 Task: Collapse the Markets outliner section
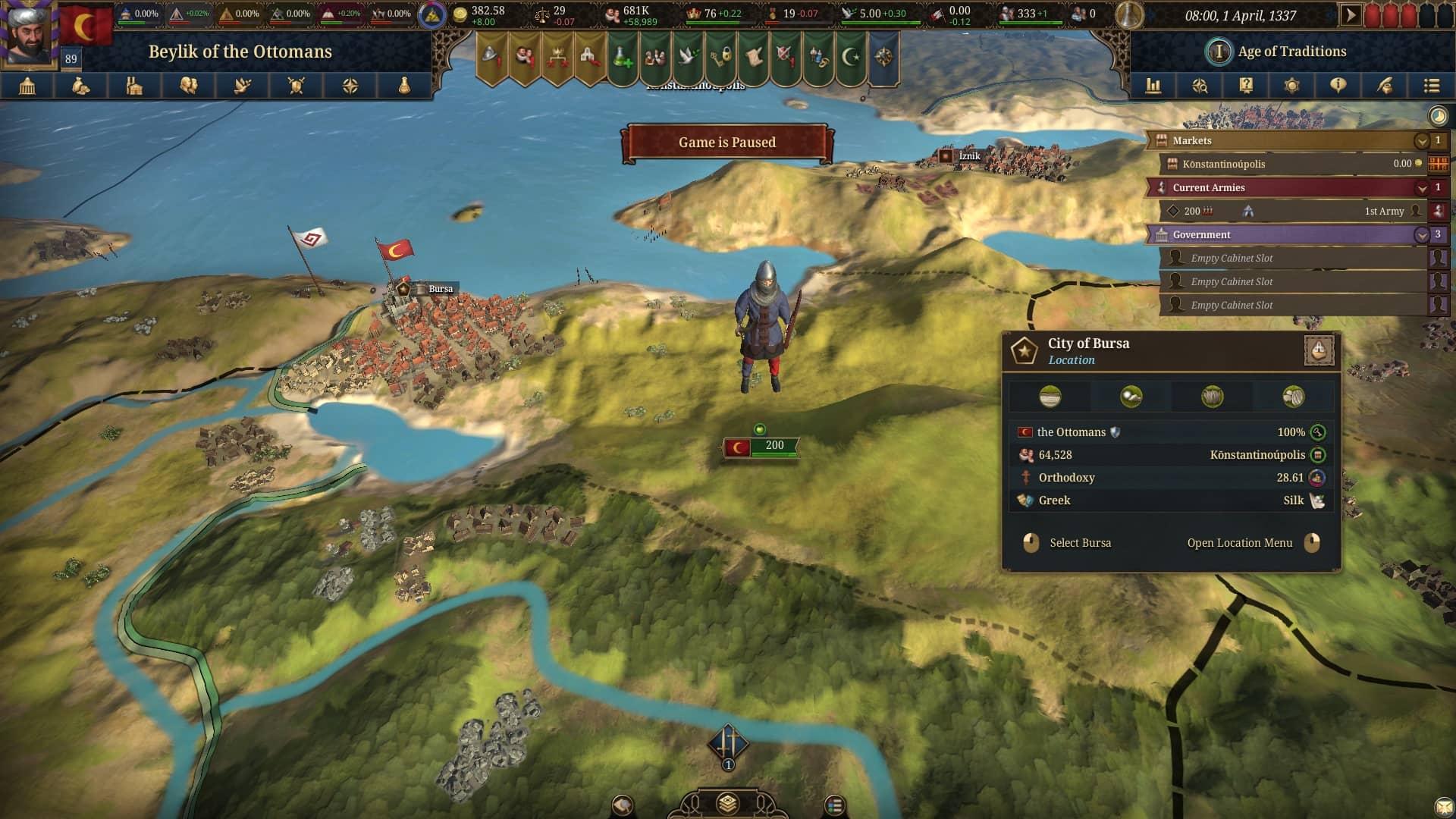click(x=1422, y=141)
